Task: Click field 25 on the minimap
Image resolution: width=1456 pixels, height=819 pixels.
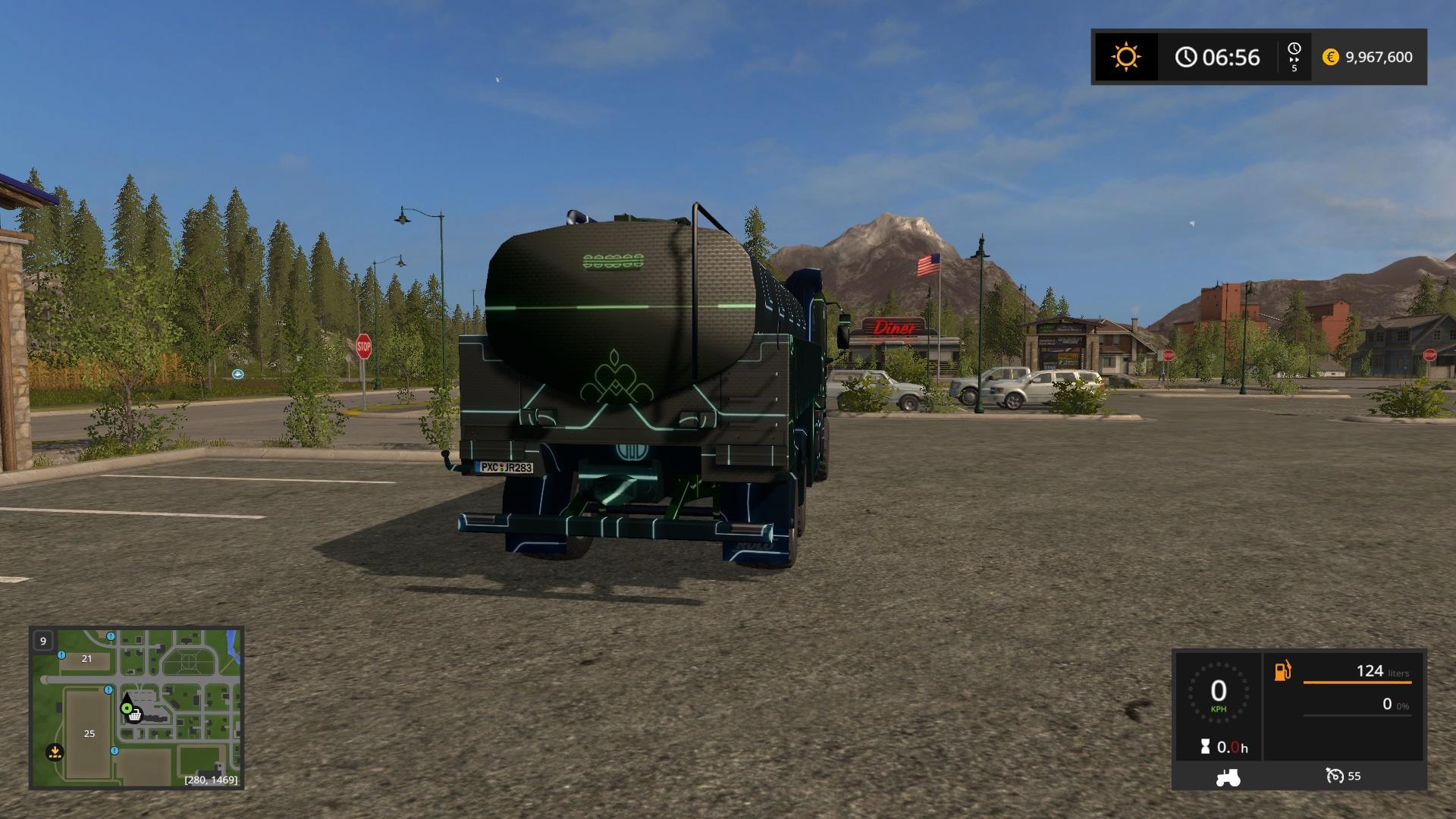Action: [89, 733]
